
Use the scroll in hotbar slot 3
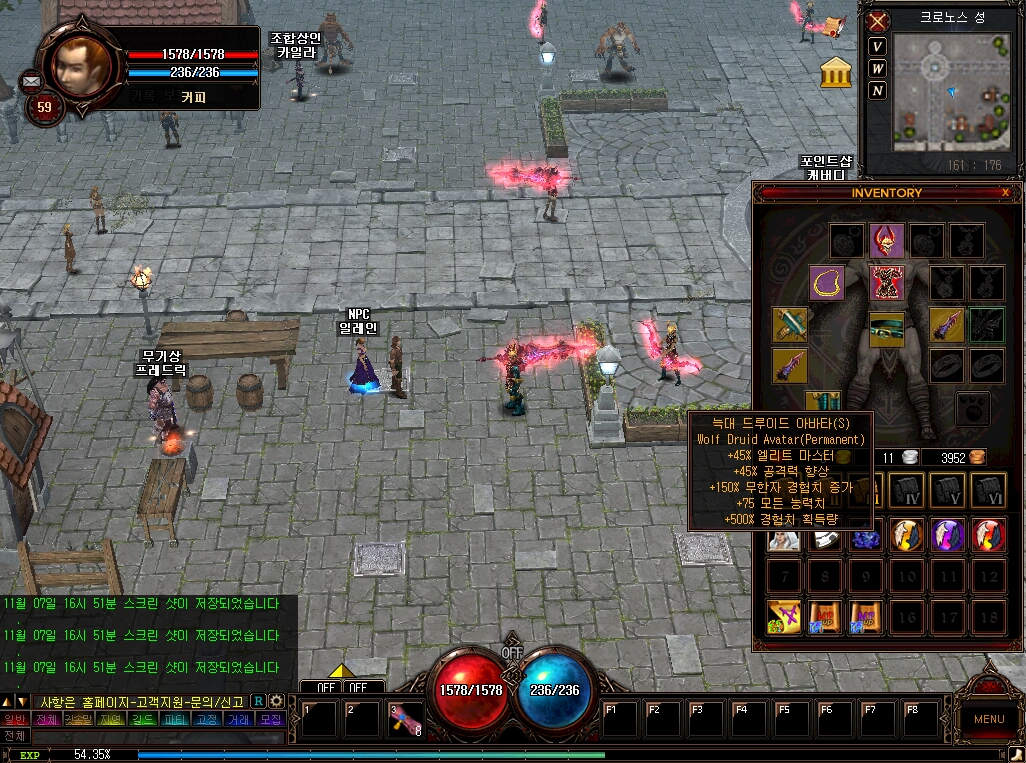click(x=407, y=719)
